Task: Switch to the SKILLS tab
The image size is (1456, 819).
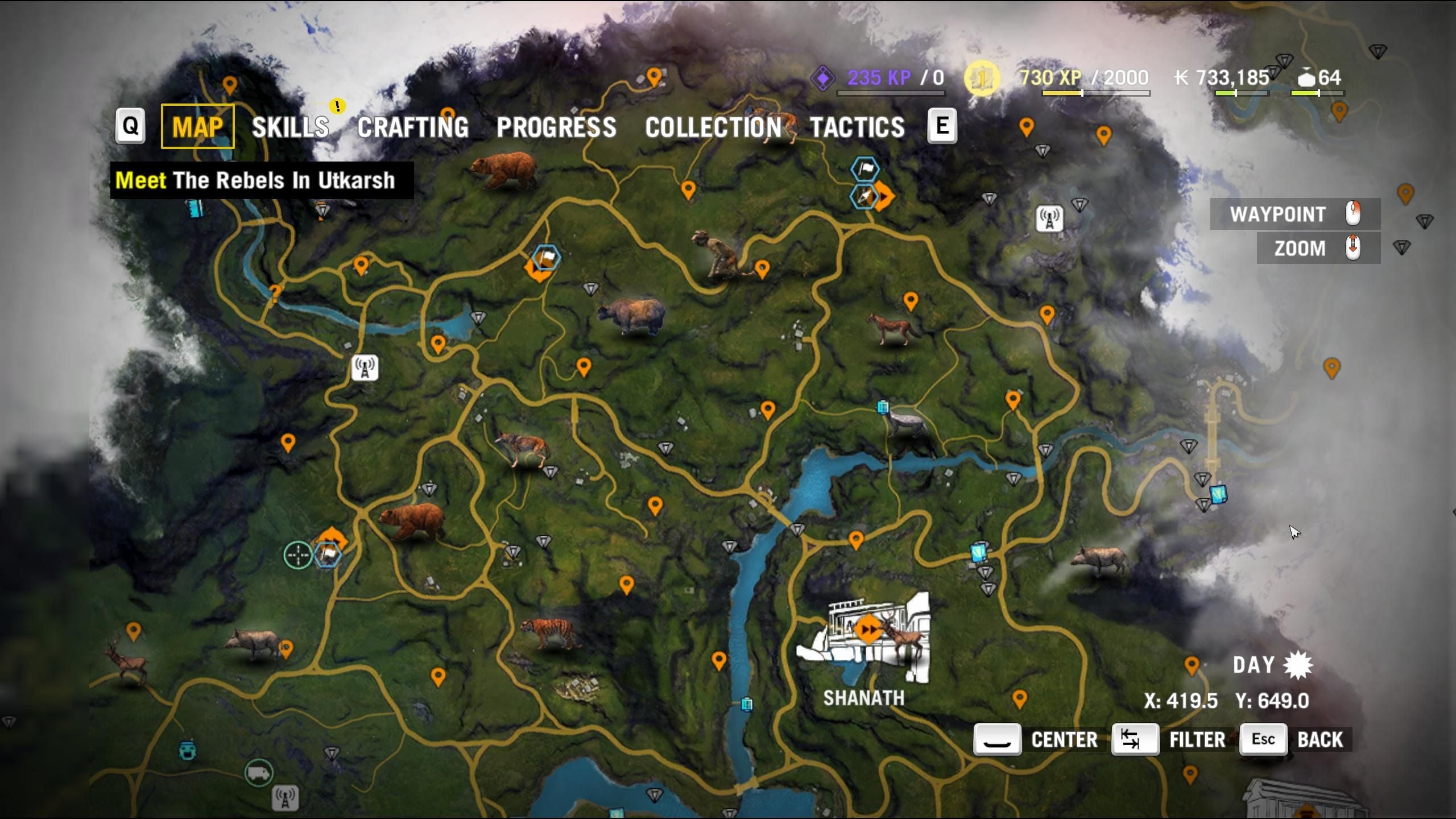Action: [x=291, y=126]
